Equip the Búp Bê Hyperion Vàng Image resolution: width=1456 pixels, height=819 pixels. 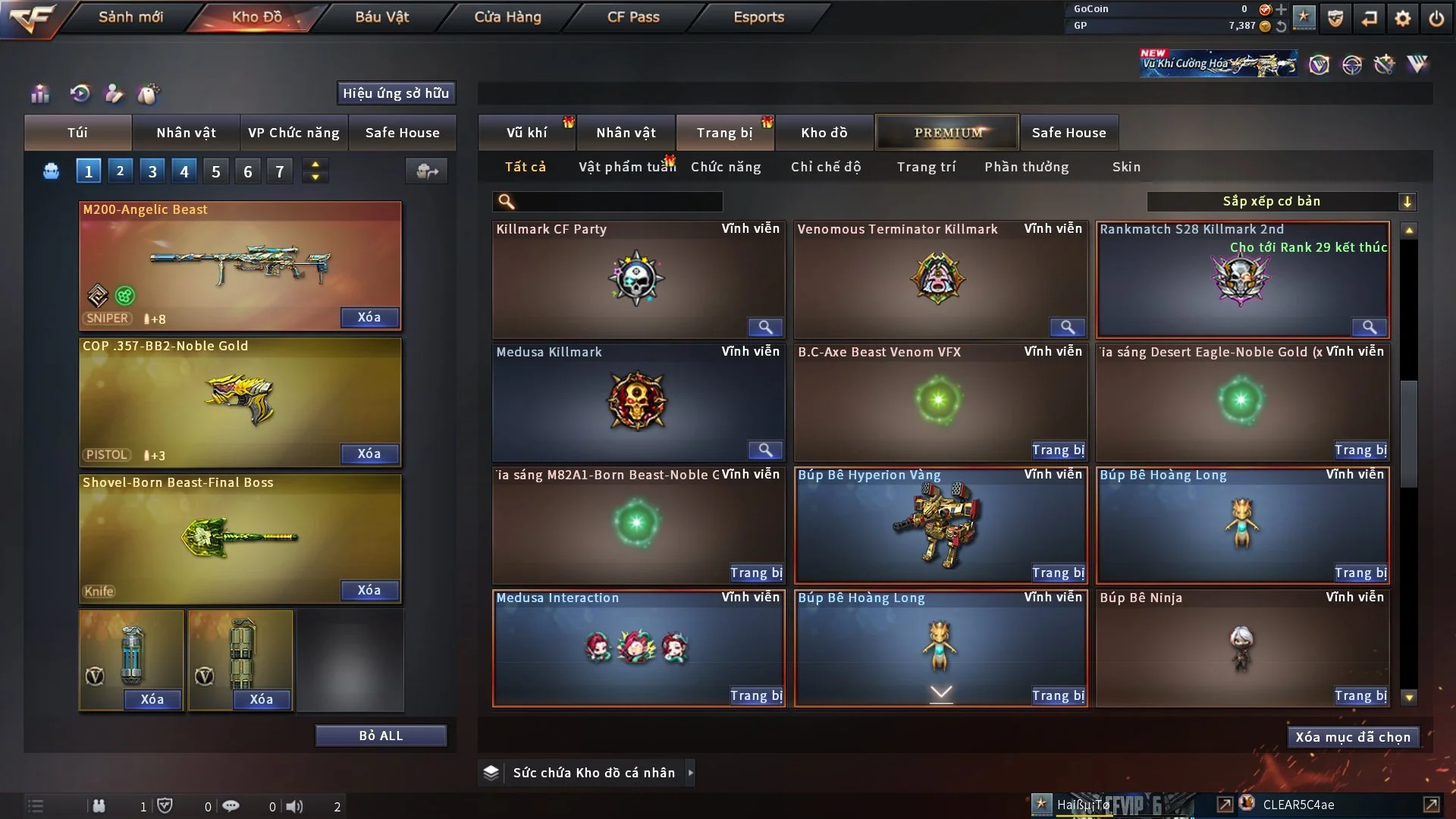1058,573
